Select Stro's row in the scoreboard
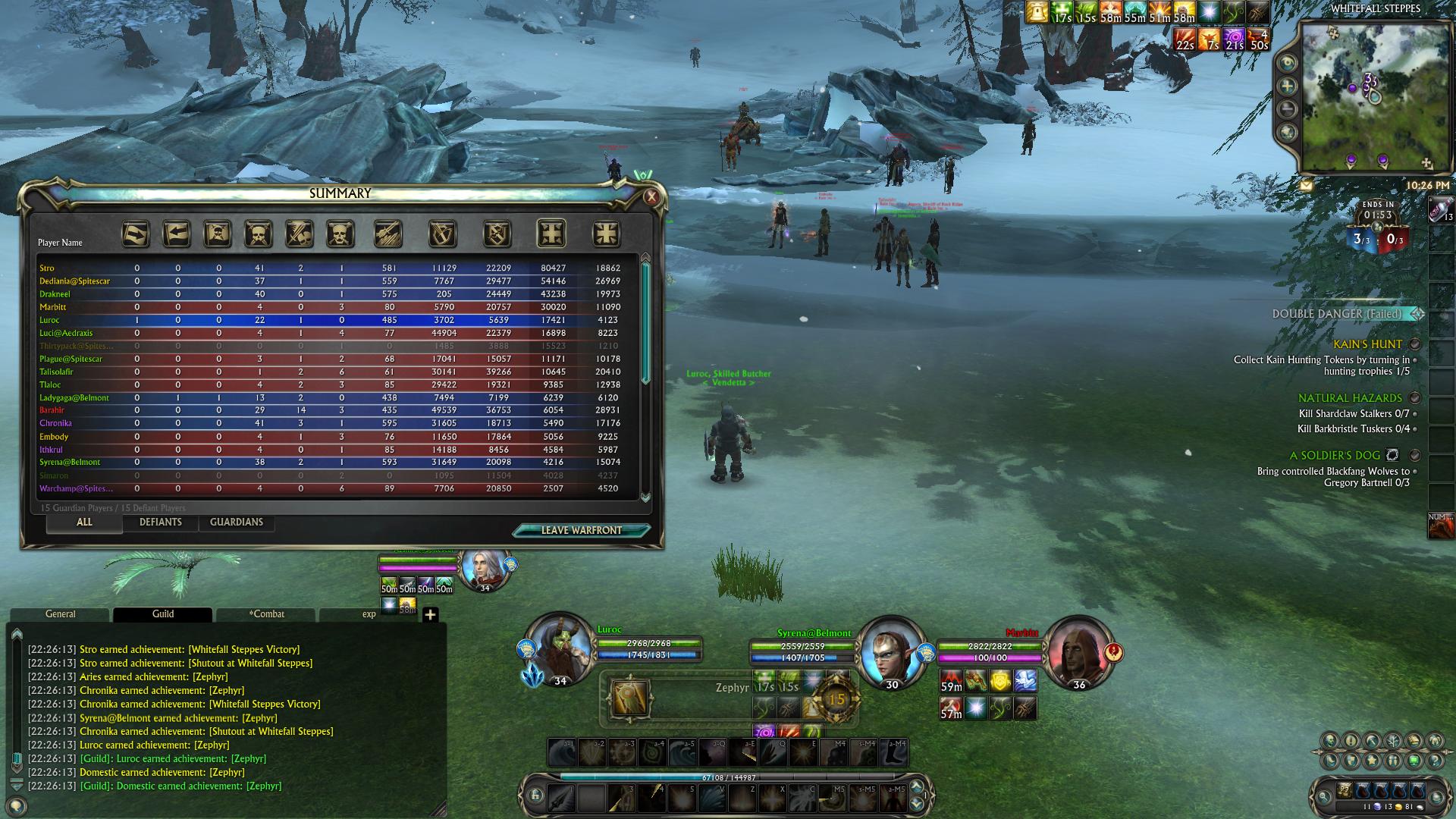 pos(47,268)
